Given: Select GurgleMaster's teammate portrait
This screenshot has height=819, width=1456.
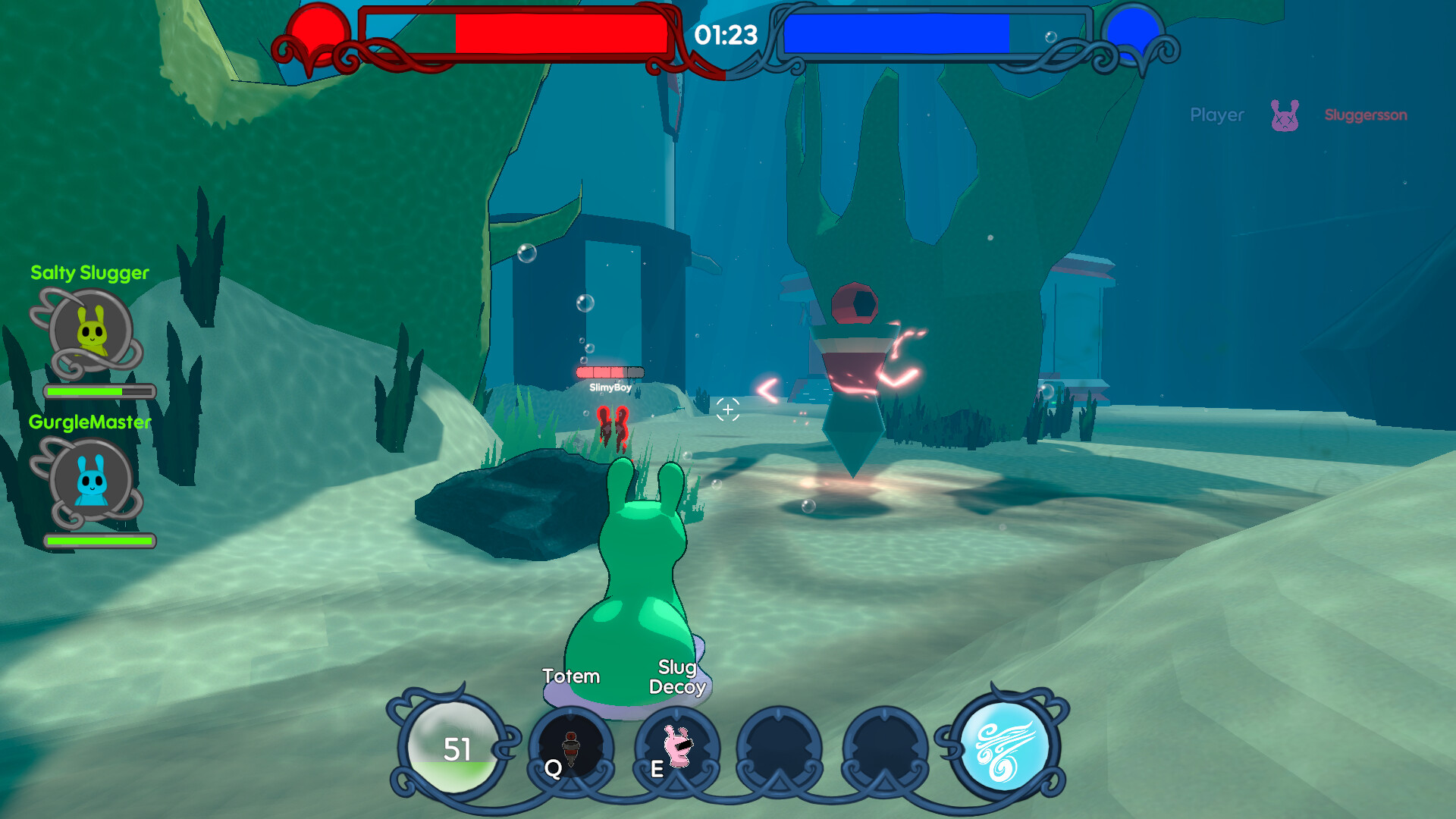Looking at the screenshot, I should (x=91, y=480).
